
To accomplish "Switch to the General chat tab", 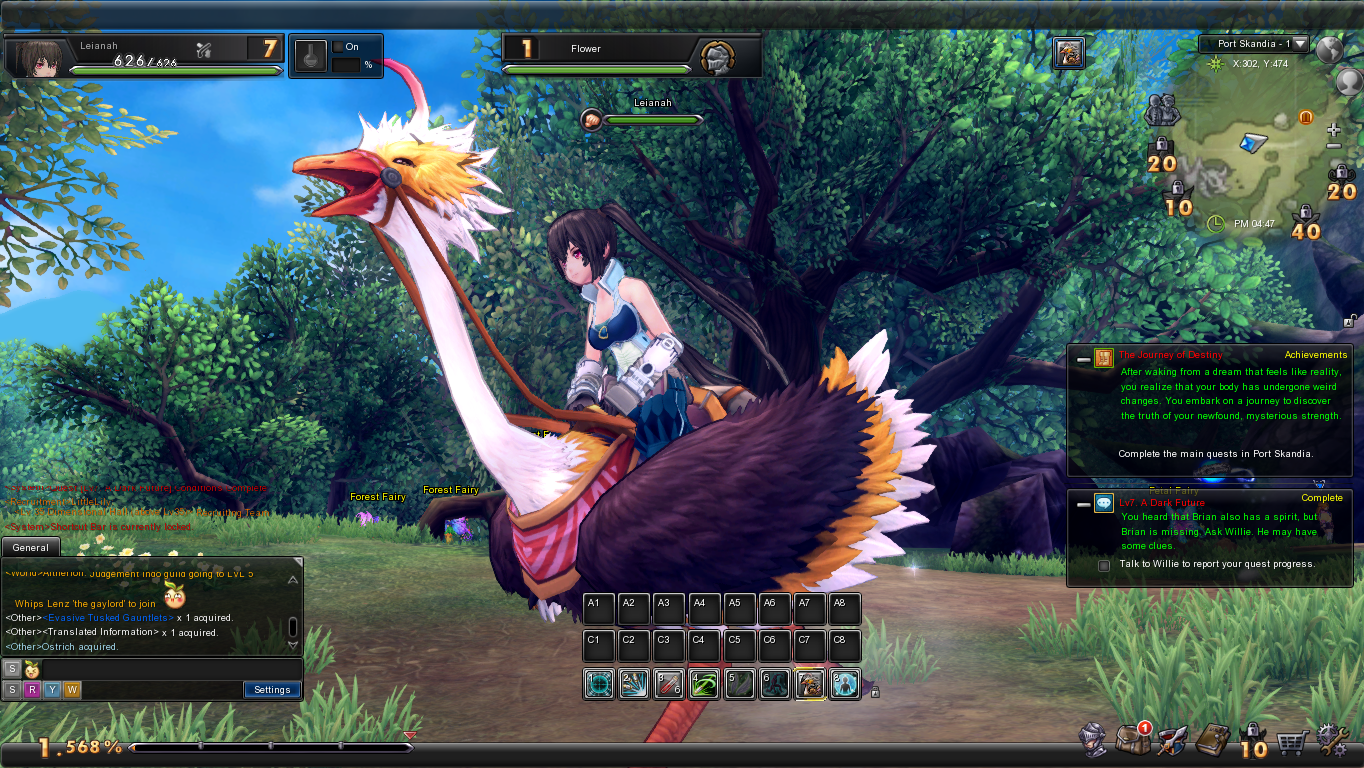I will (31, 548).
